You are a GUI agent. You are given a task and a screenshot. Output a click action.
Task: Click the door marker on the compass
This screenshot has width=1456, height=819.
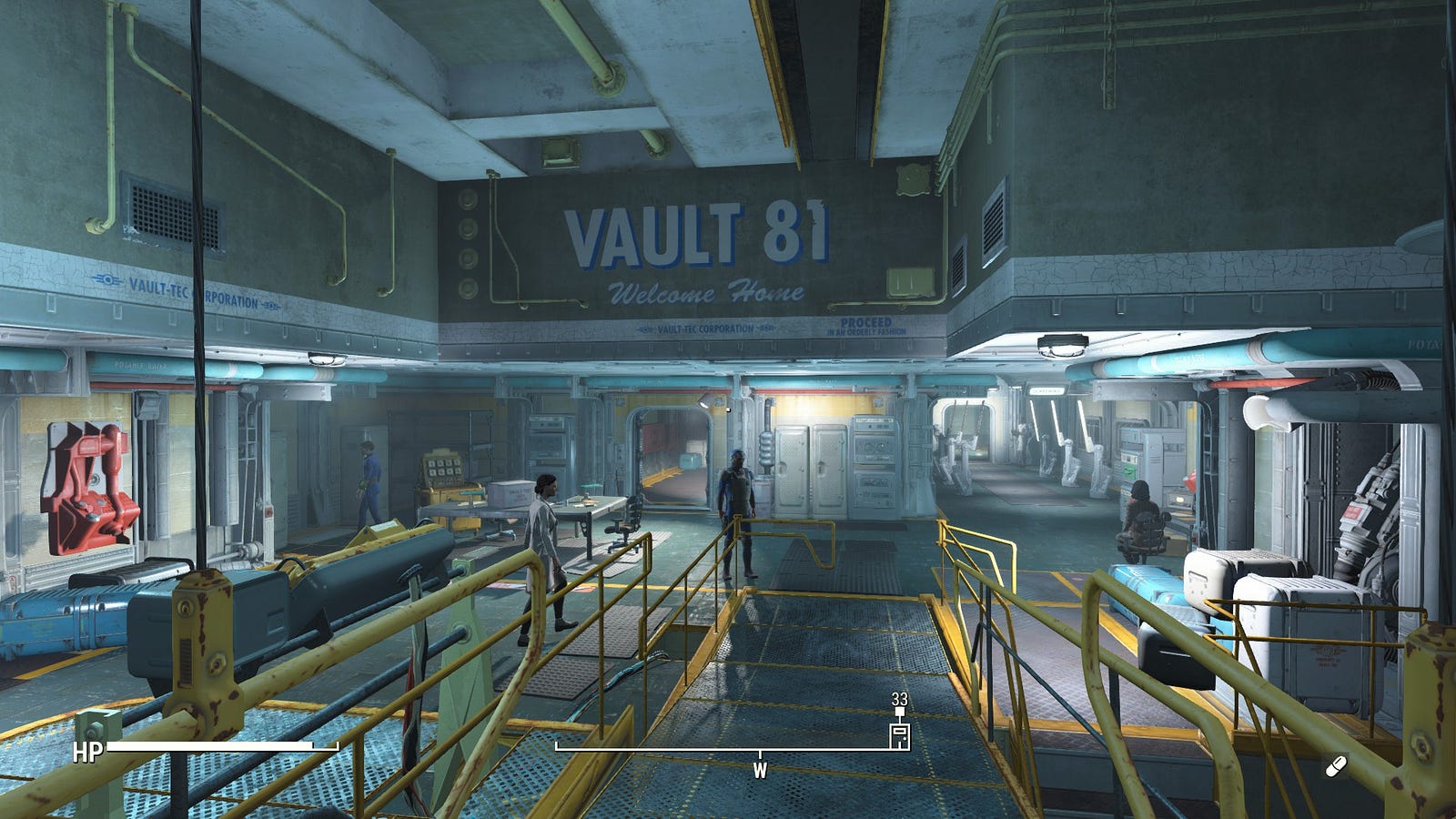(x=899, y=735)
